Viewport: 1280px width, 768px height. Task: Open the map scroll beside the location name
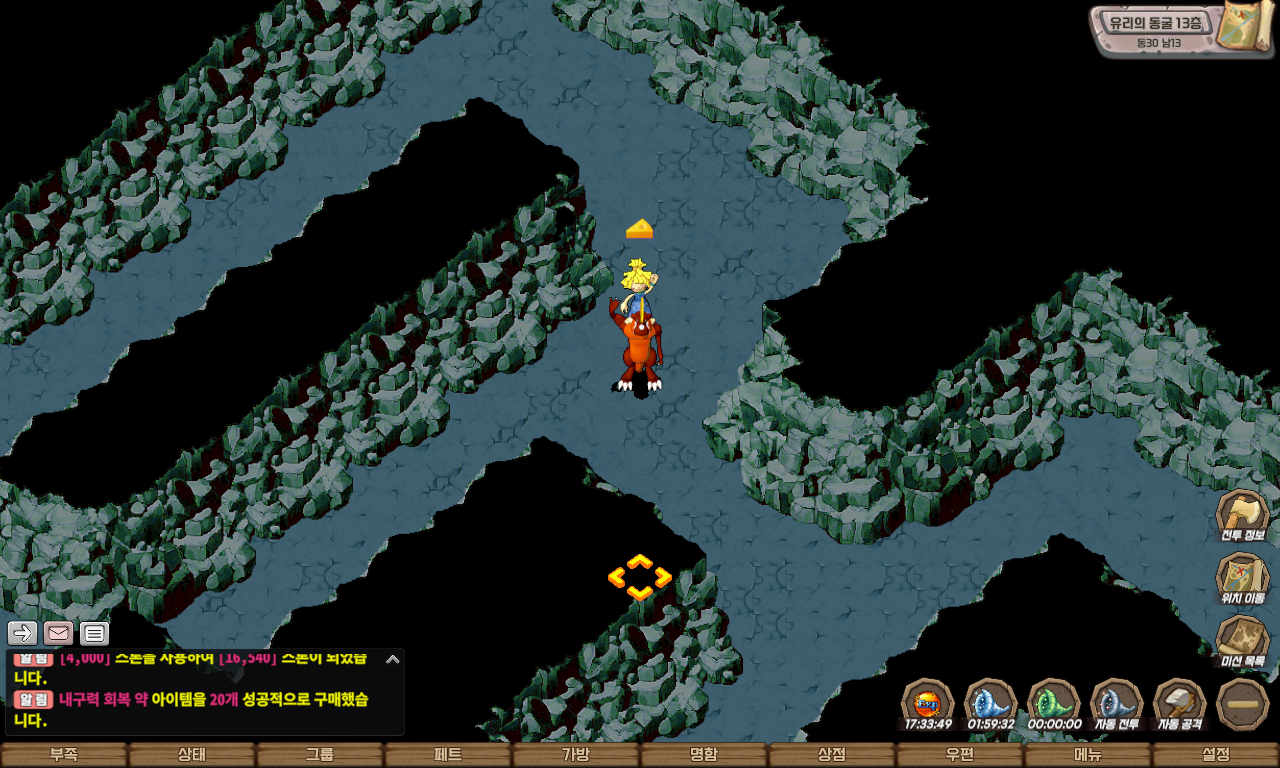[x=1244, y=28]
